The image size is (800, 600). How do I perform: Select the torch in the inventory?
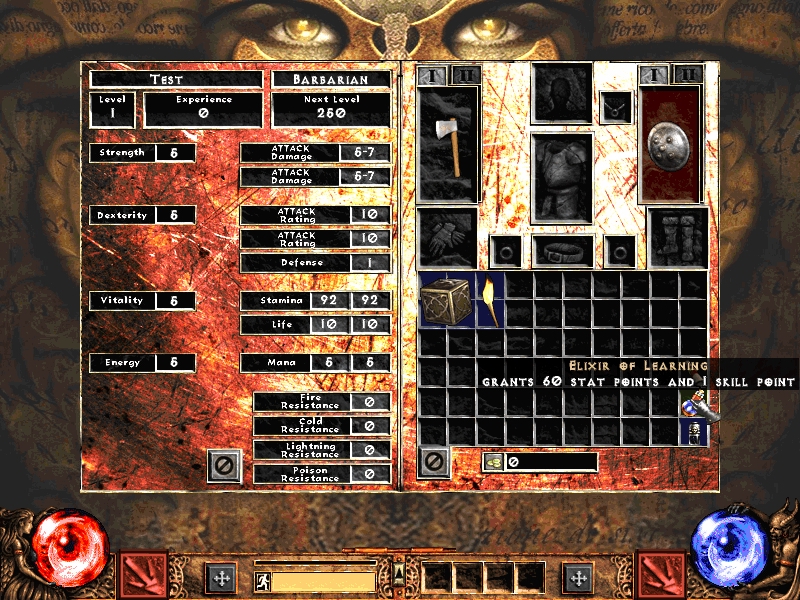(491, 299)
